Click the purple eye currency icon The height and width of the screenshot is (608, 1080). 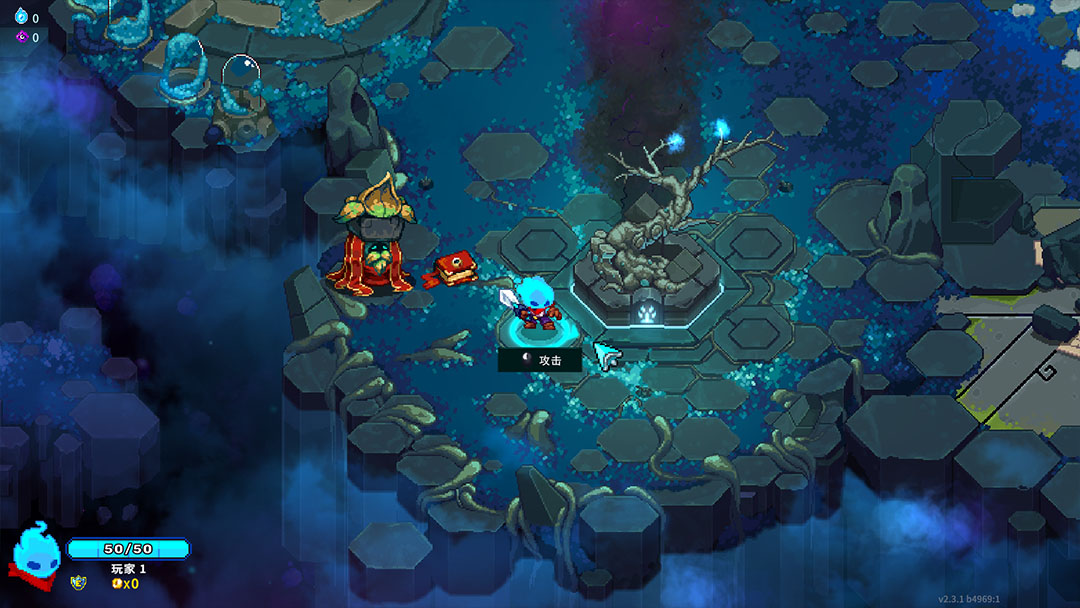tap(20, 37)
